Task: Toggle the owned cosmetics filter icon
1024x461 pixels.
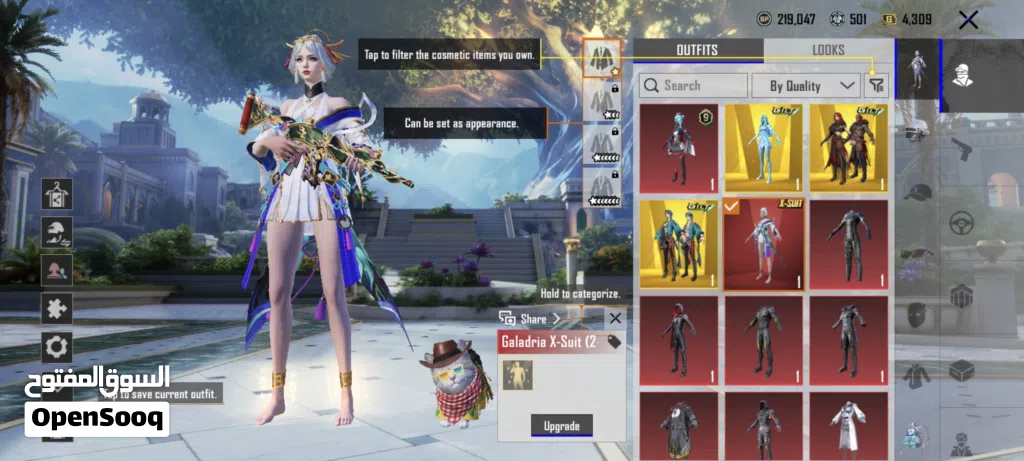Action: pos(877,86)
